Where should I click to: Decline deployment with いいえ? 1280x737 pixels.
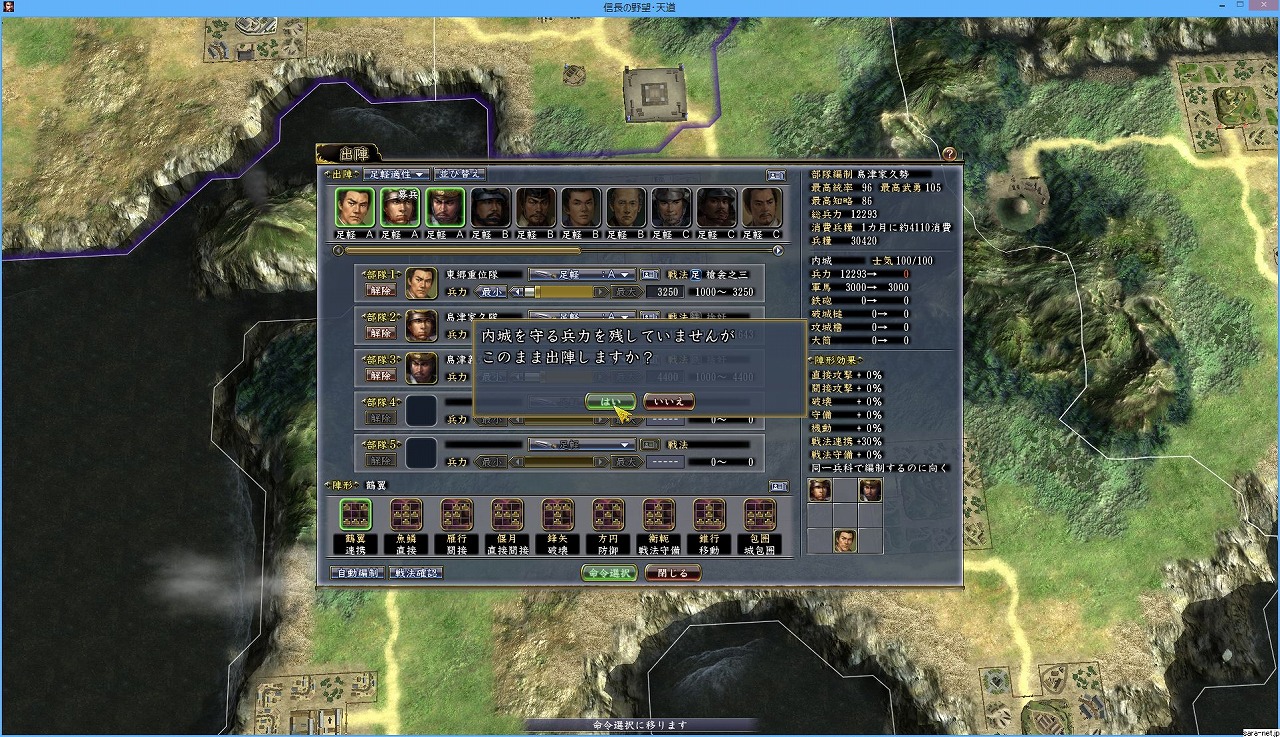669,401
